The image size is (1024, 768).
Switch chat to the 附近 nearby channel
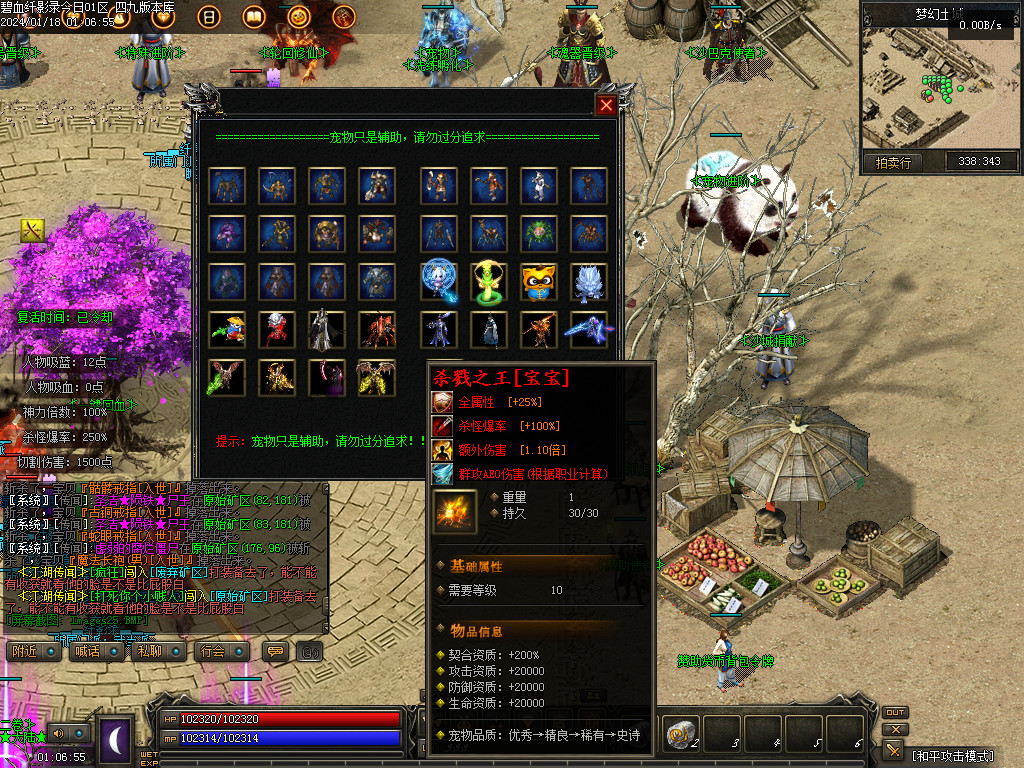pos(36,651)
